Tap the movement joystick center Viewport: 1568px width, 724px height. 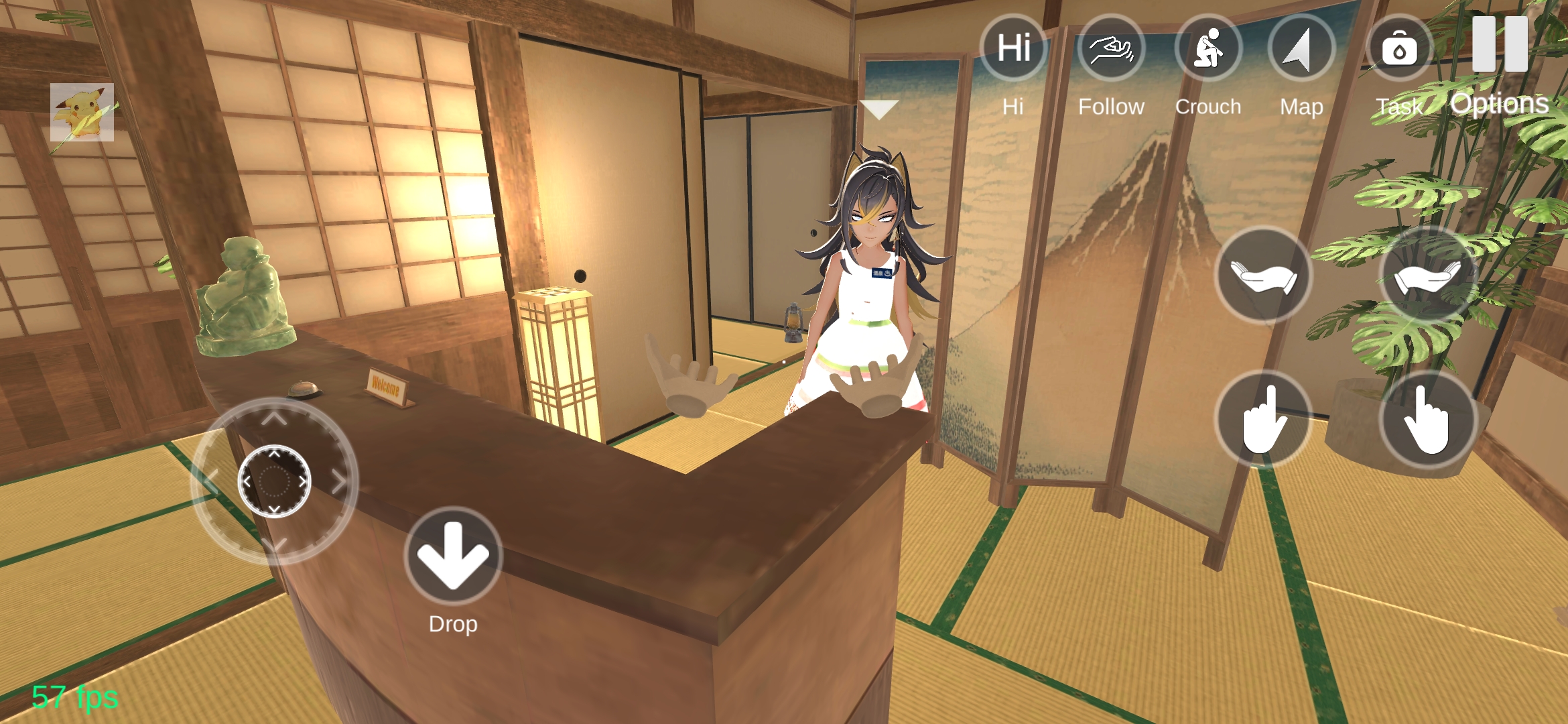tap(274, 481)
